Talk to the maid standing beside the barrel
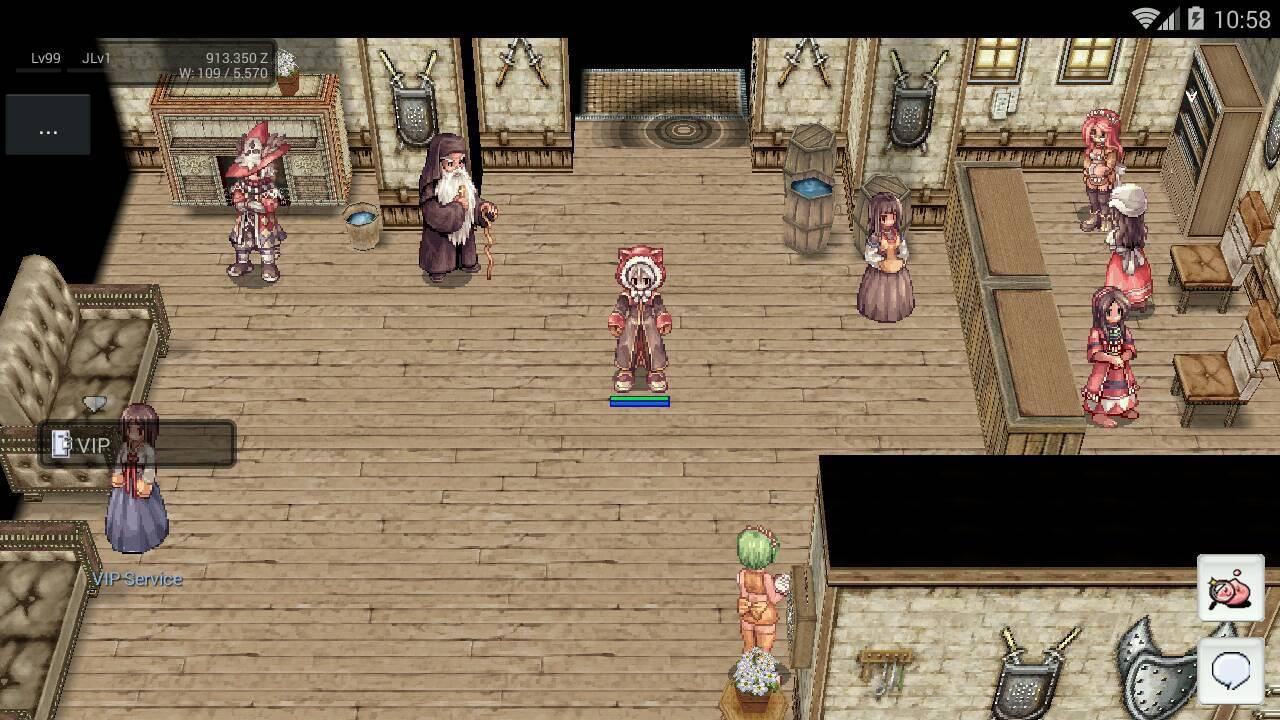Viewport: 1280px width, 720px height. tap(885, 250)
